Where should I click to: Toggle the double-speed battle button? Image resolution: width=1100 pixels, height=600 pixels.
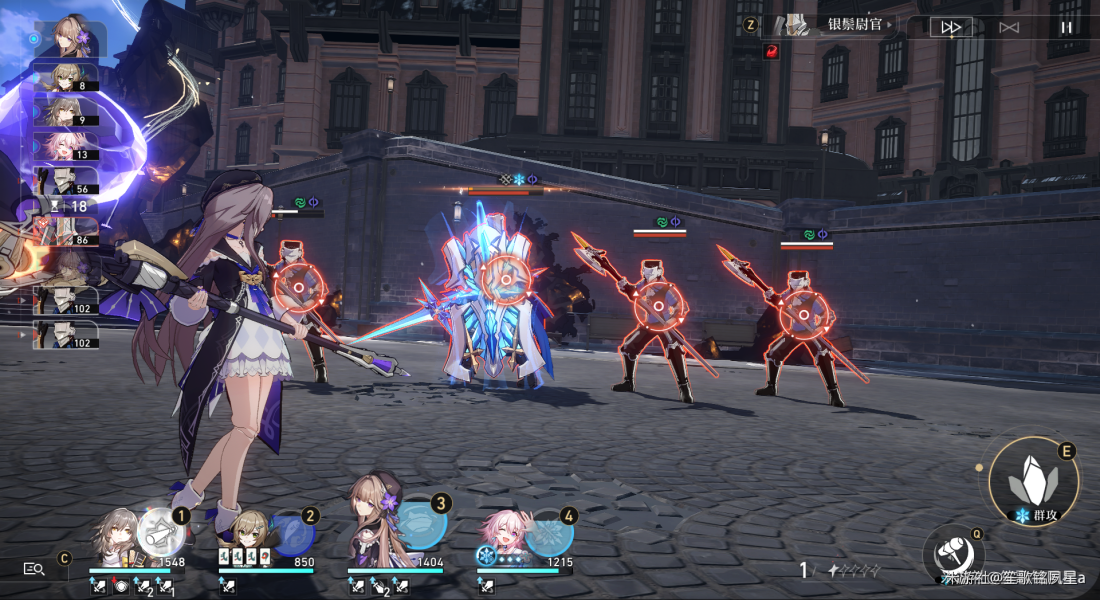[950, 27]
